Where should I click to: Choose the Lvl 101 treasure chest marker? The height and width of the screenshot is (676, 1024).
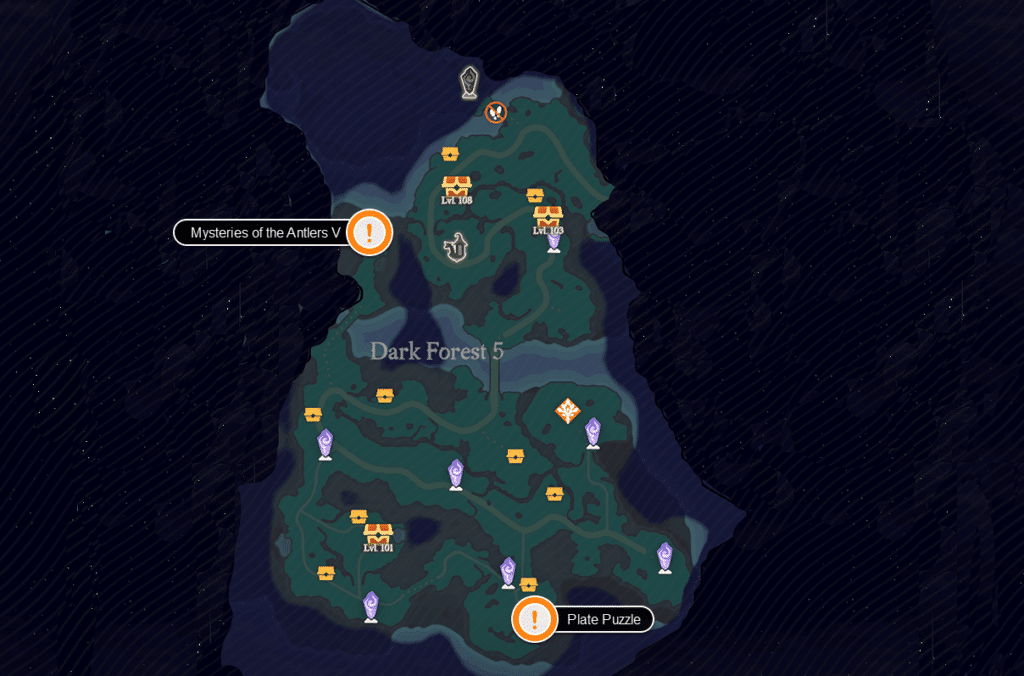(x=378, y=534)
